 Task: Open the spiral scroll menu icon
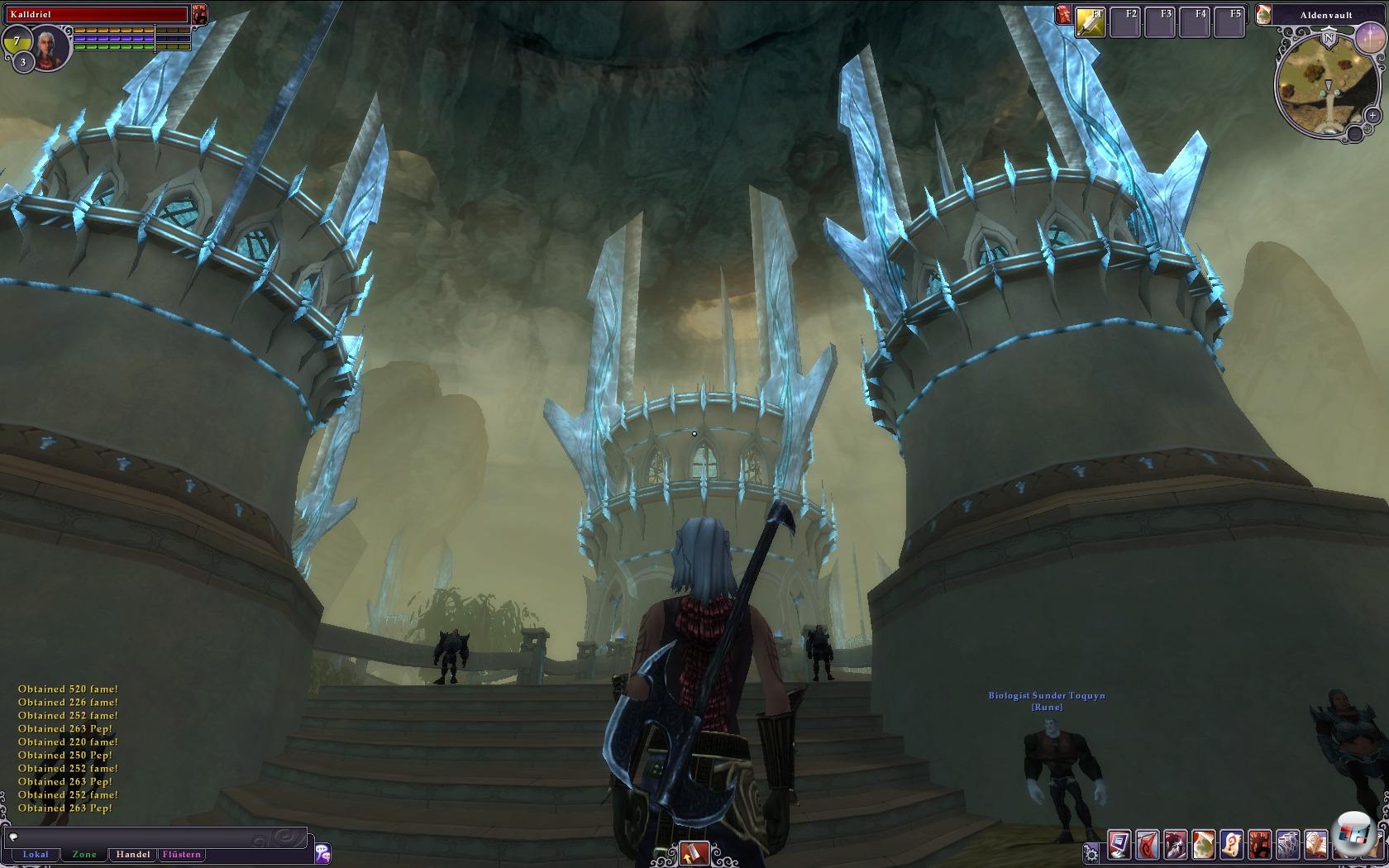[x=1231, y=843]
